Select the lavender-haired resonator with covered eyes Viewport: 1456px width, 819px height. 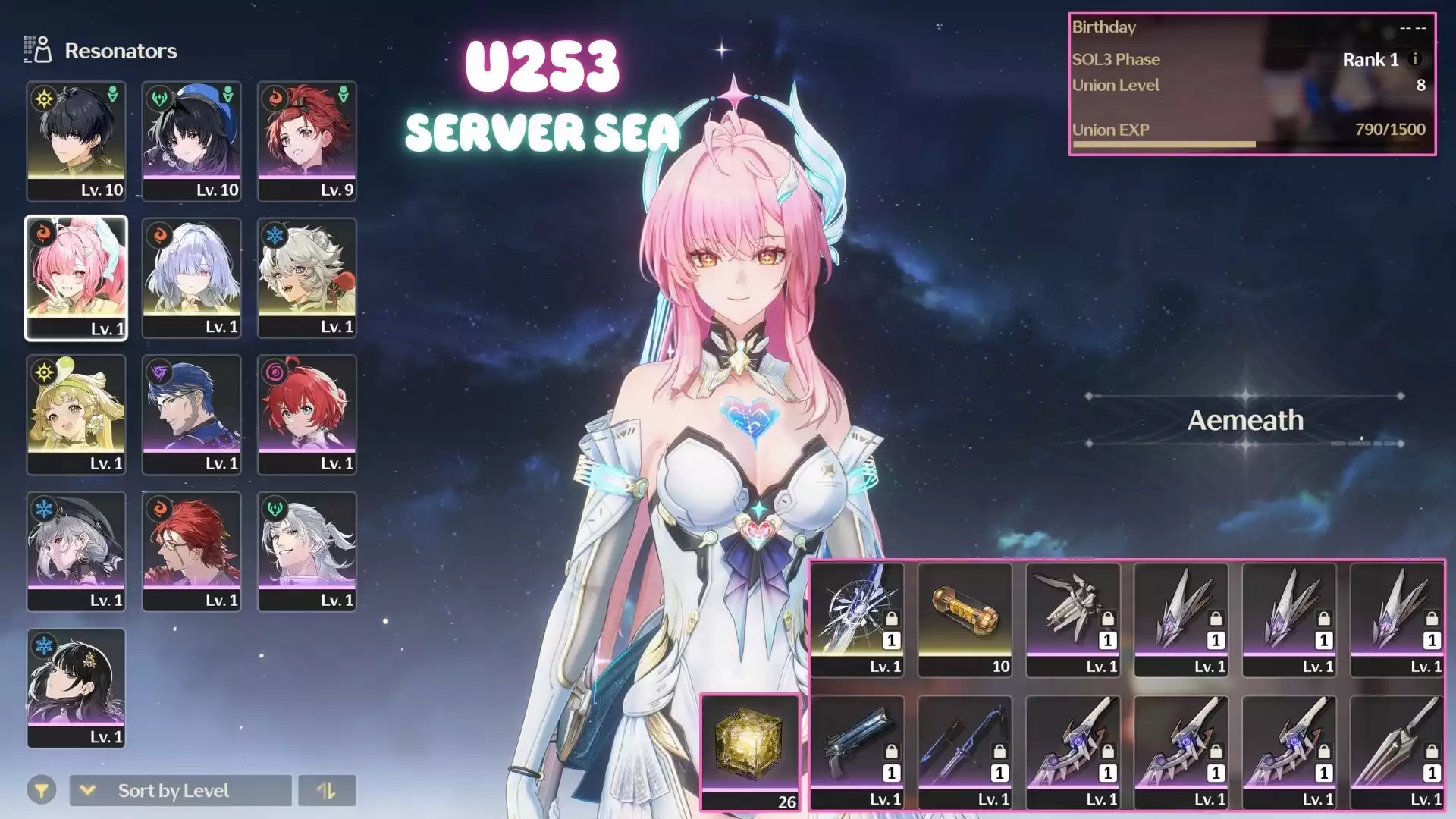(191, 278)
